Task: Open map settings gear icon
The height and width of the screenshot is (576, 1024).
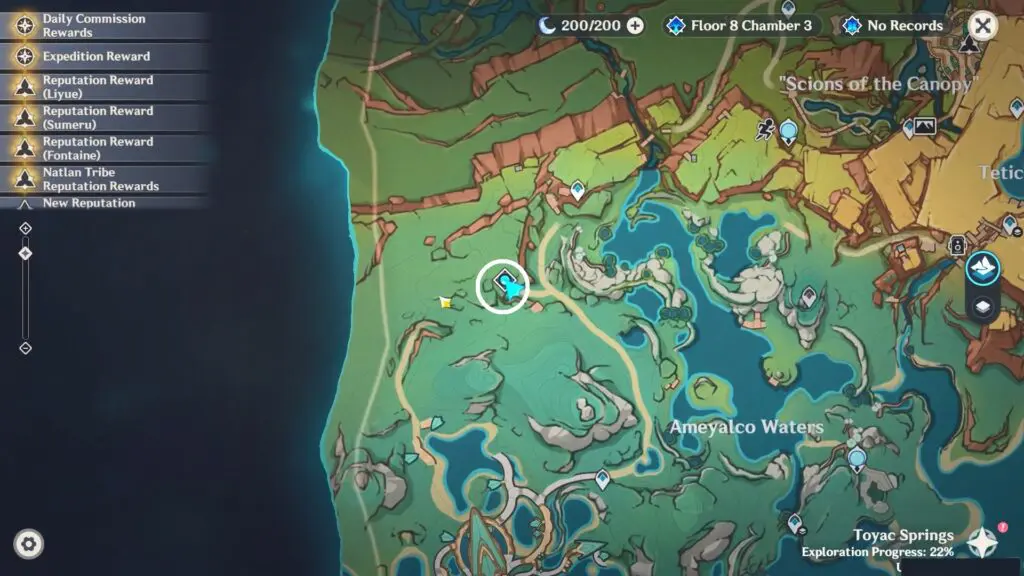Action: click(28, 544)
